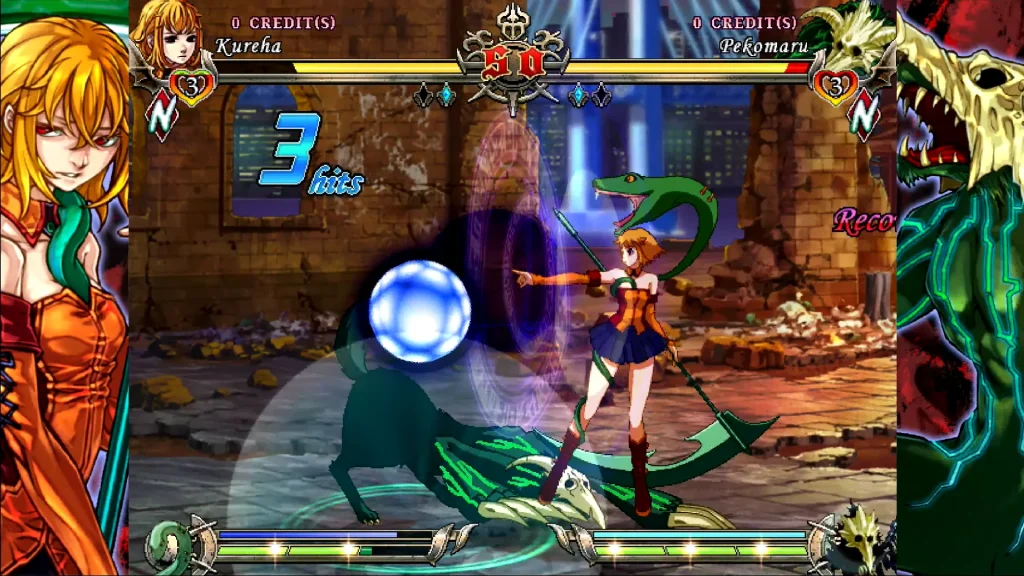
Task: Select the N emblem under Kureha's portrait
Action: [161, 117]
